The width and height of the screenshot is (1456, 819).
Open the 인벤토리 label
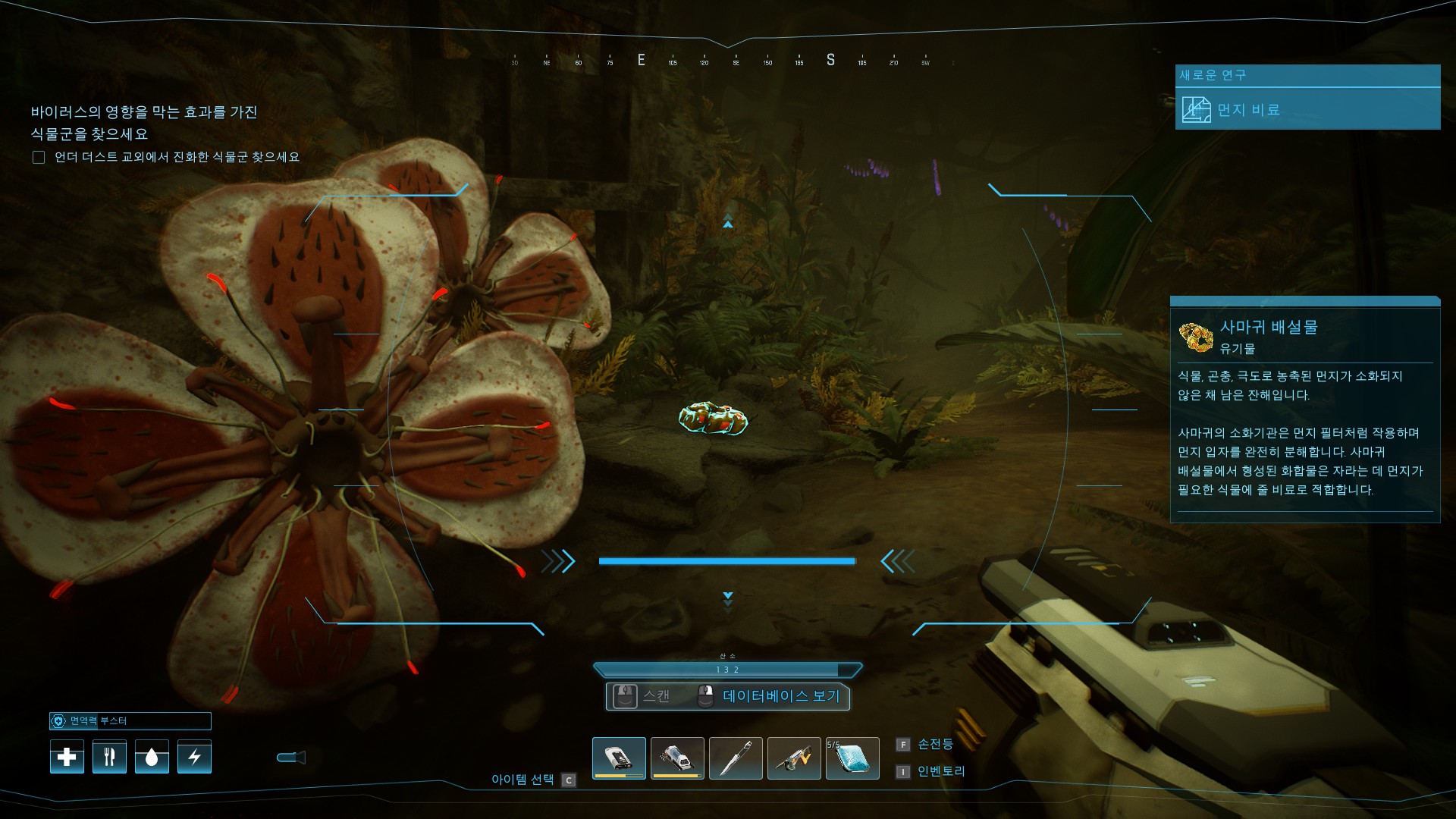click(x=940, y=771)
